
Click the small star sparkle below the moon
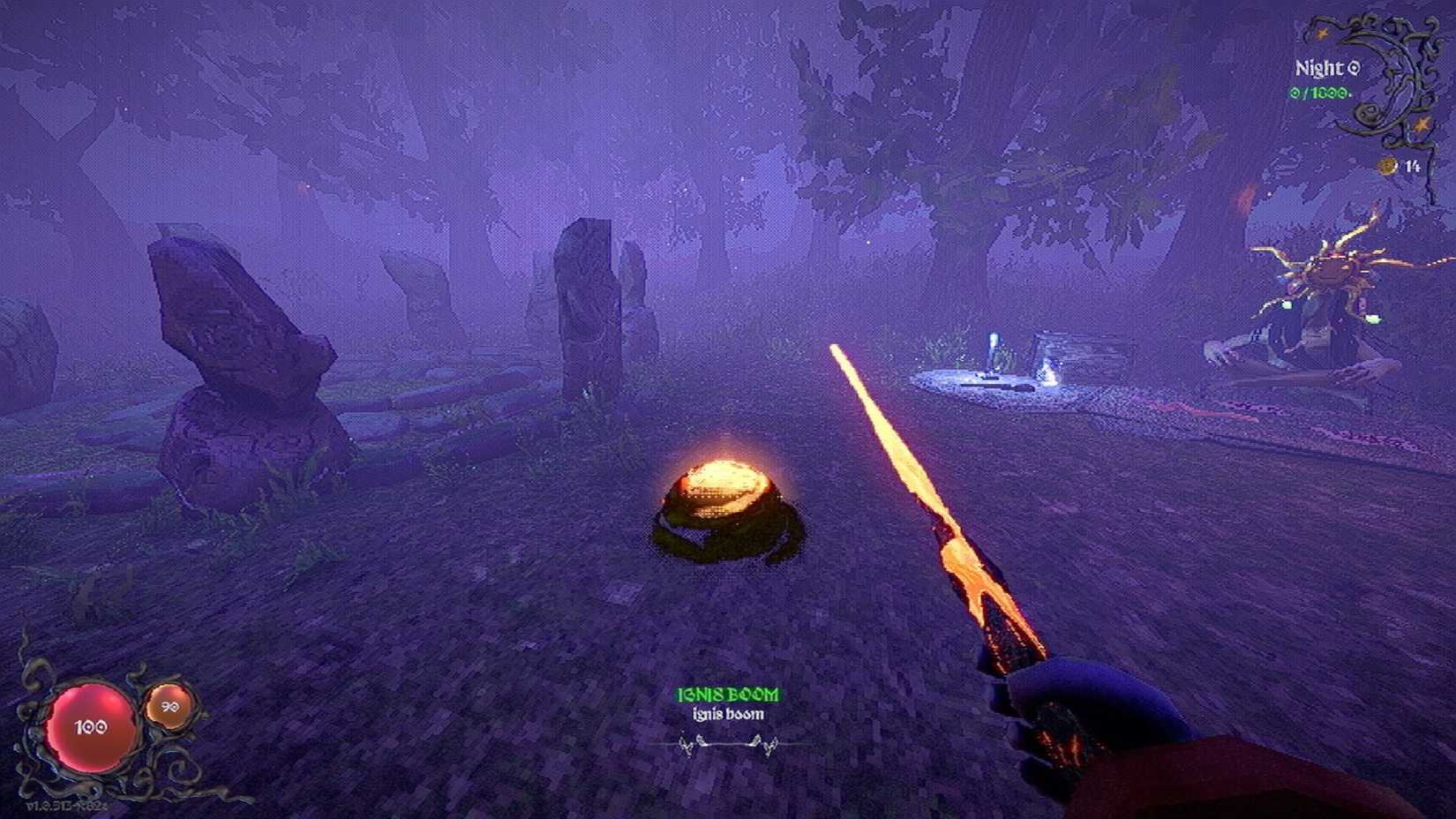pos(1422,124)
